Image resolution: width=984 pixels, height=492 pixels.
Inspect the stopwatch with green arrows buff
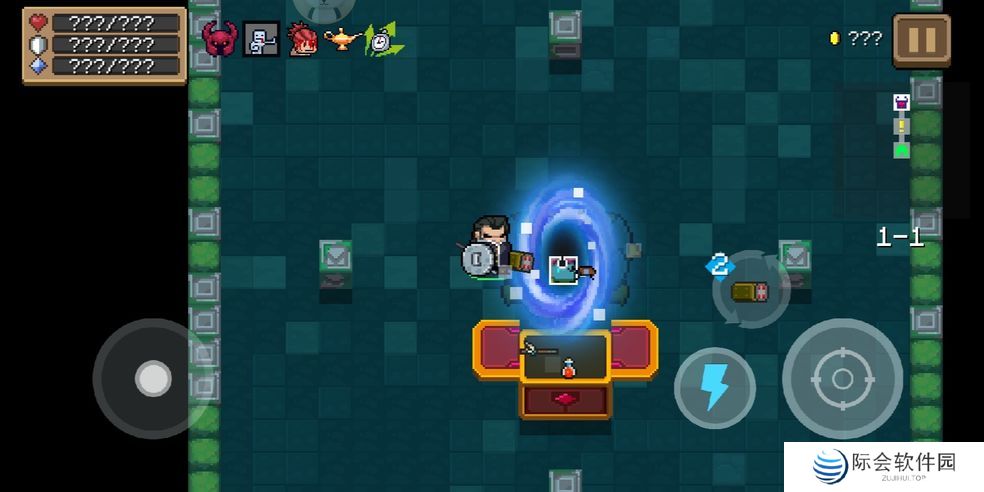[381, 39]
